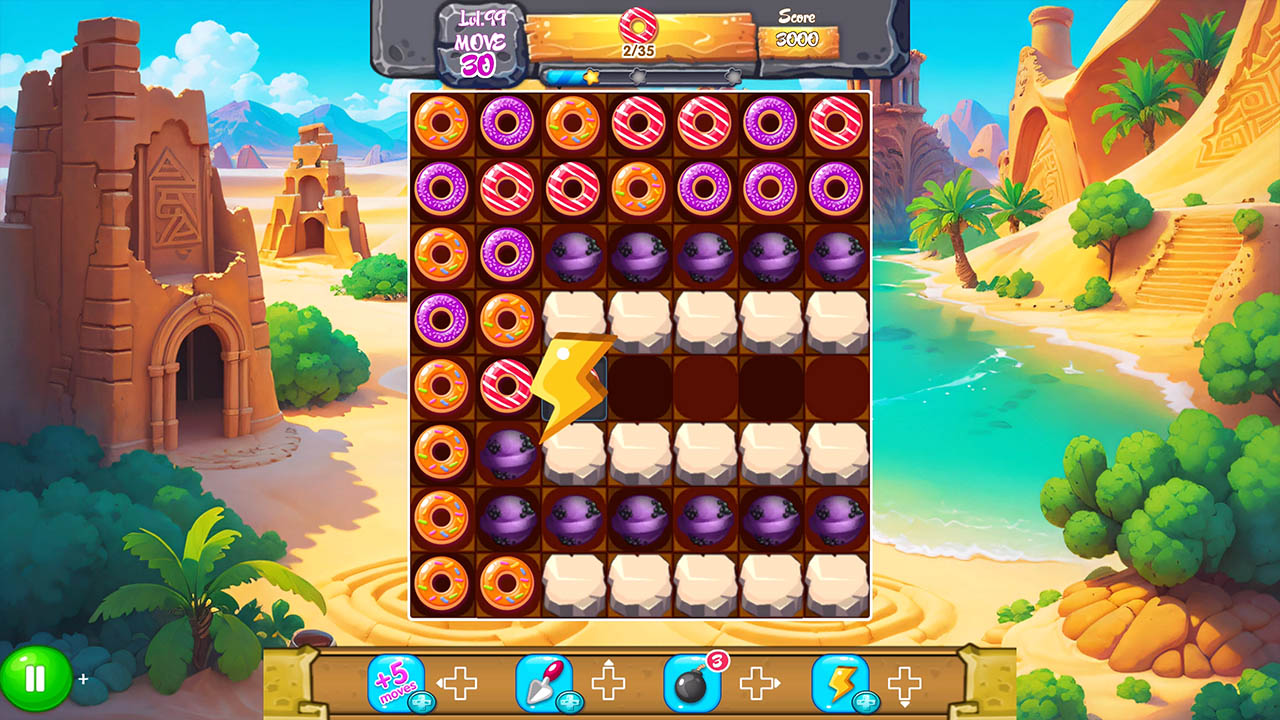
Task: Activate the +5 moves booster
Action: coord(399,680)
